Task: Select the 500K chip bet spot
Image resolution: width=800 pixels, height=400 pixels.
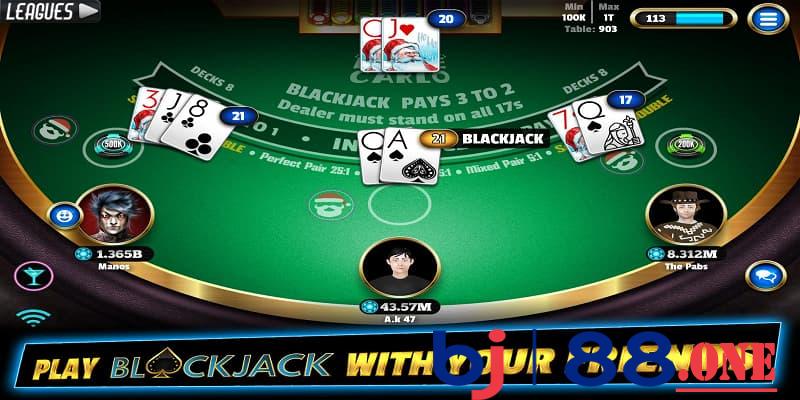Action: click(111, 147)
